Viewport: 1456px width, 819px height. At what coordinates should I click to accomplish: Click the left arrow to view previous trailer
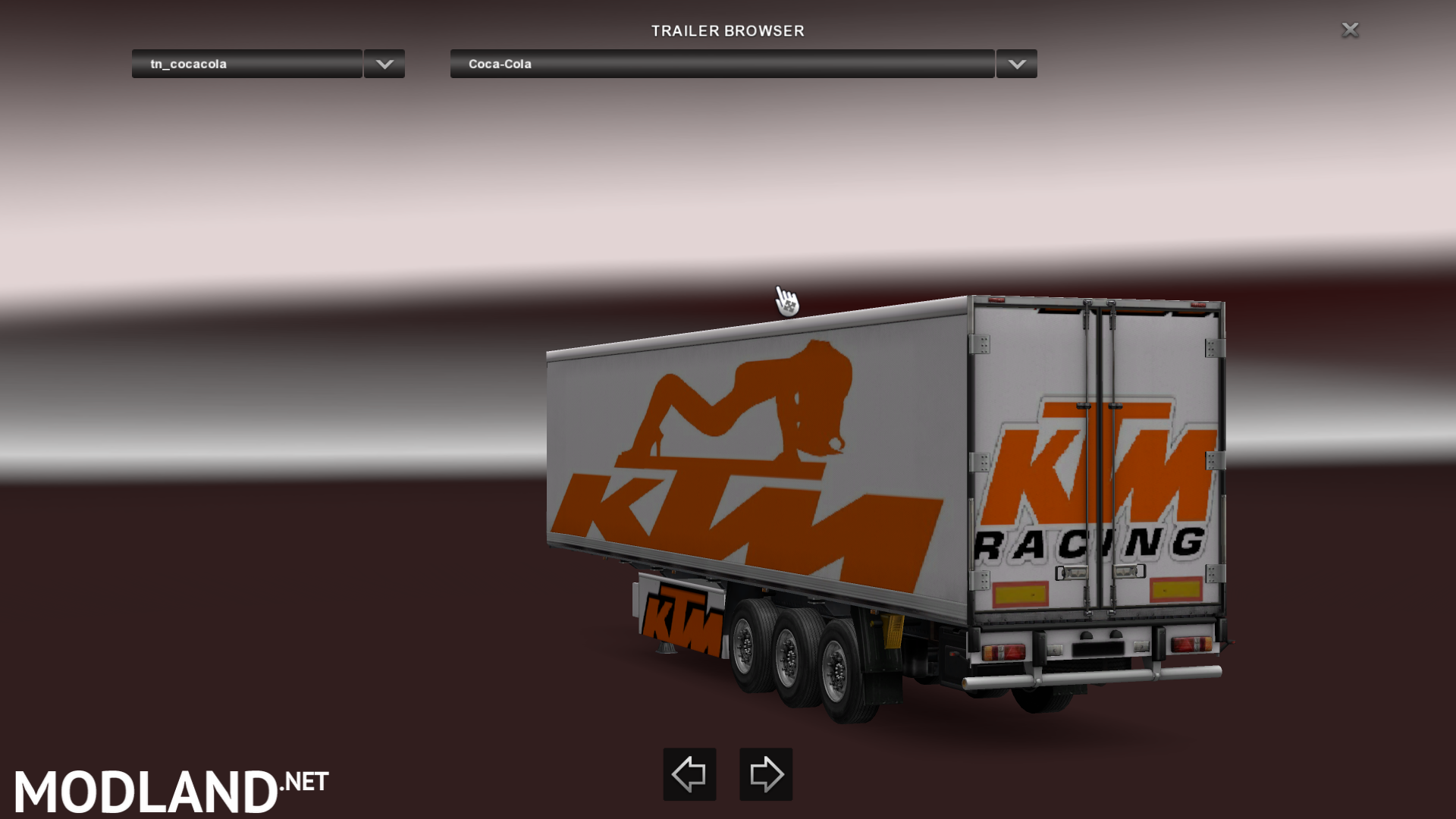[689, 774]
